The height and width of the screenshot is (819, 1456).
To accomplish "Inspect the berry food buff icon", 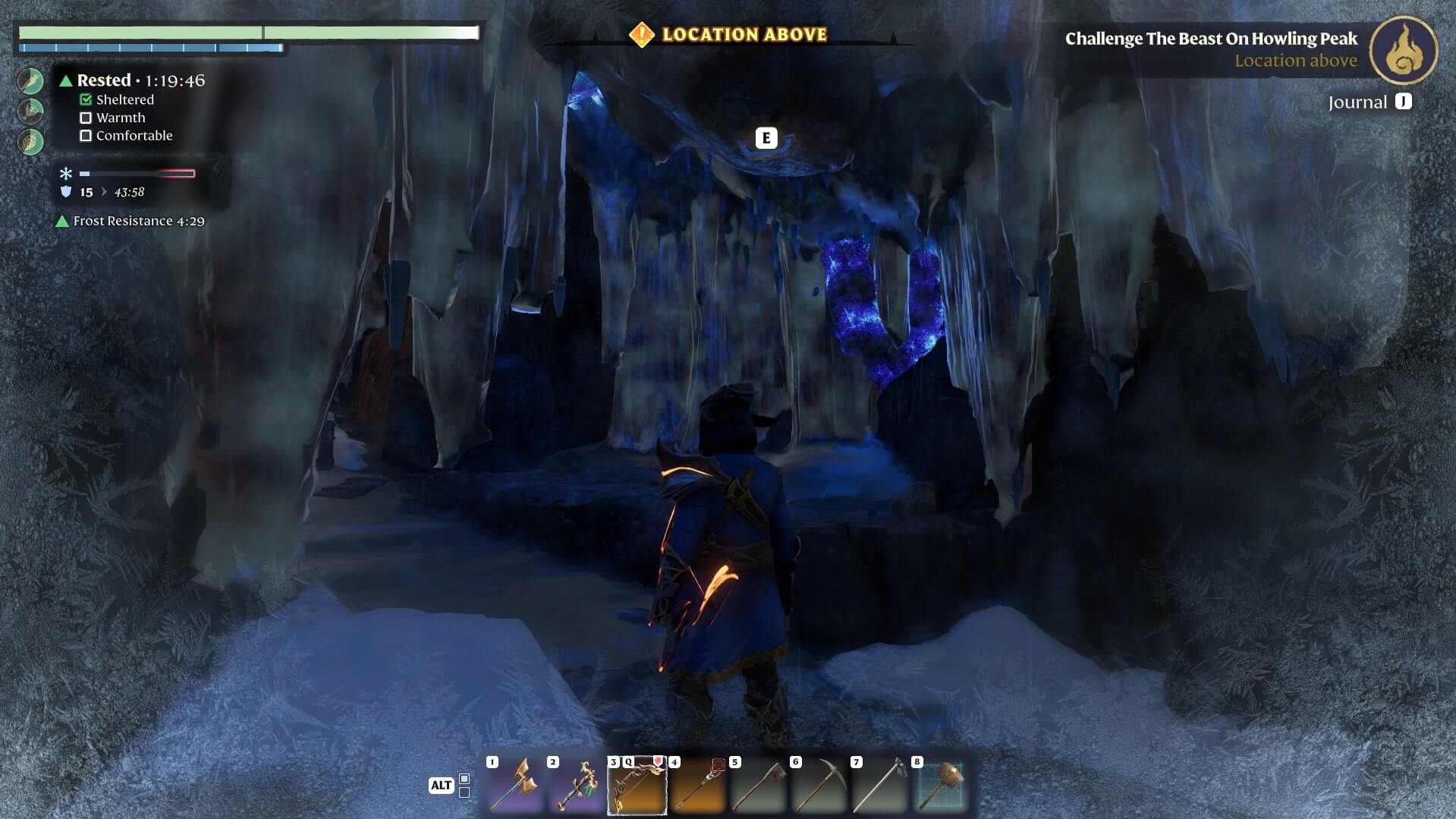I will 30,141.
